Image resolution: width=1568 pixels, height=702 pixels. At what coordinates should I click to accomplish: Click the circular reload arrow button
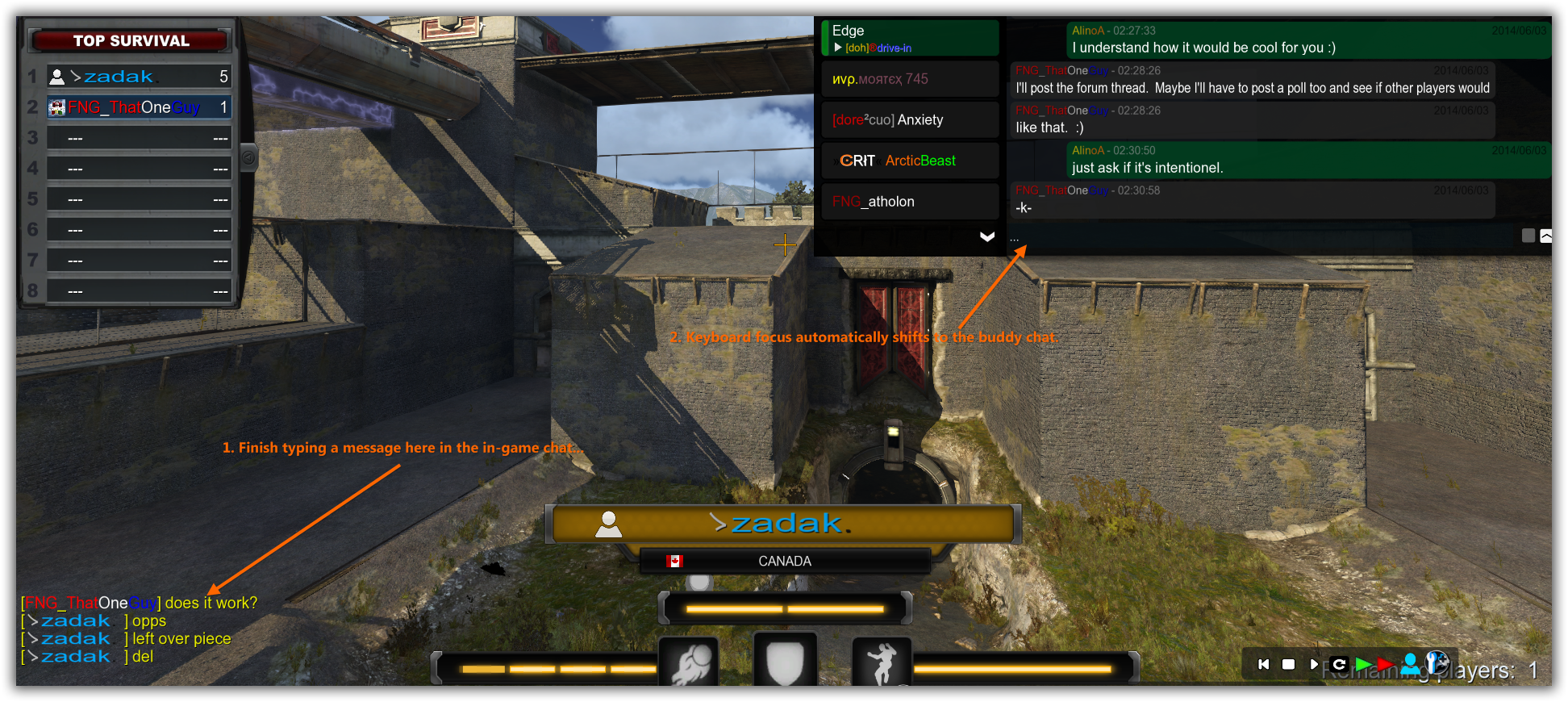(1339, 664)
